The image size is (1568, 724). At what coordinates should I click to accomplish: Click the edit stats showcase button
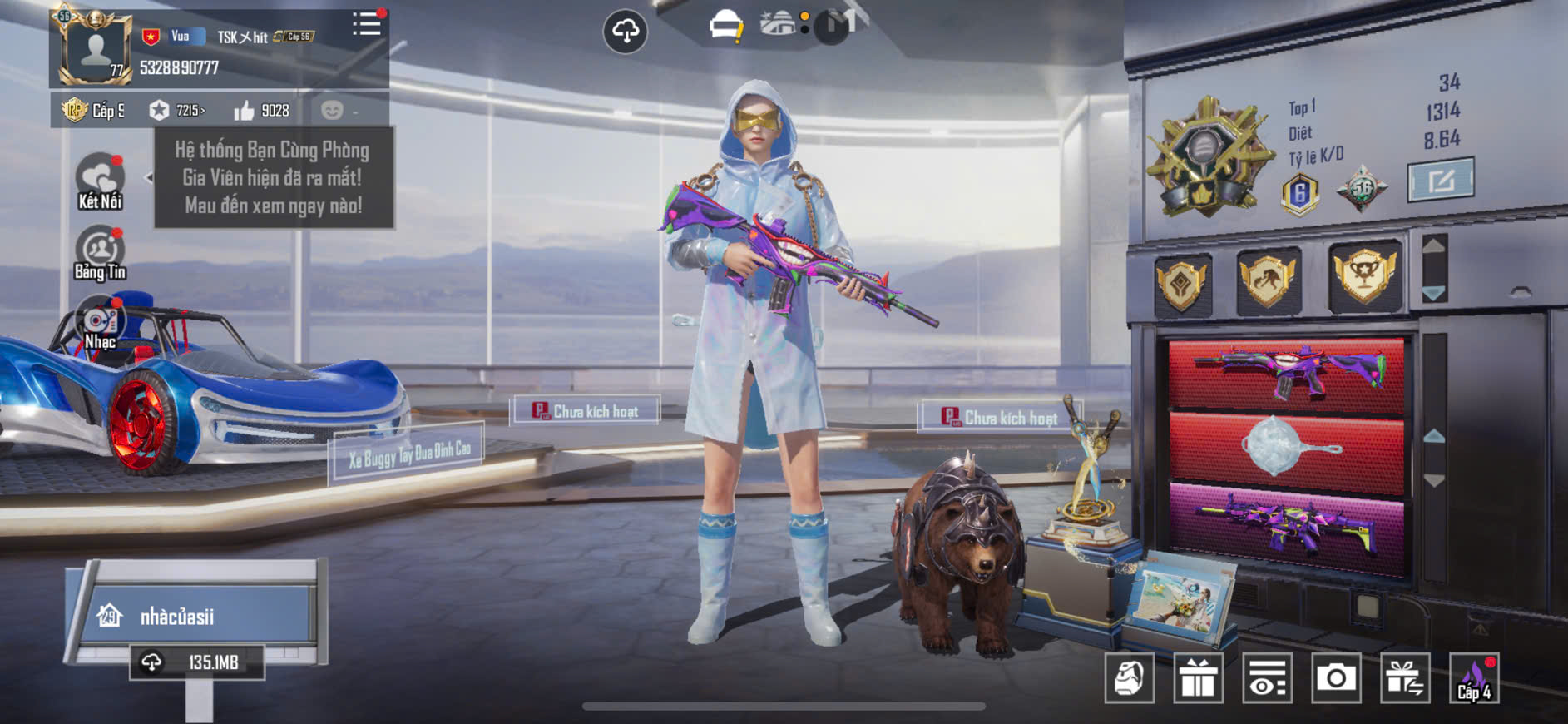[1440, 179]
